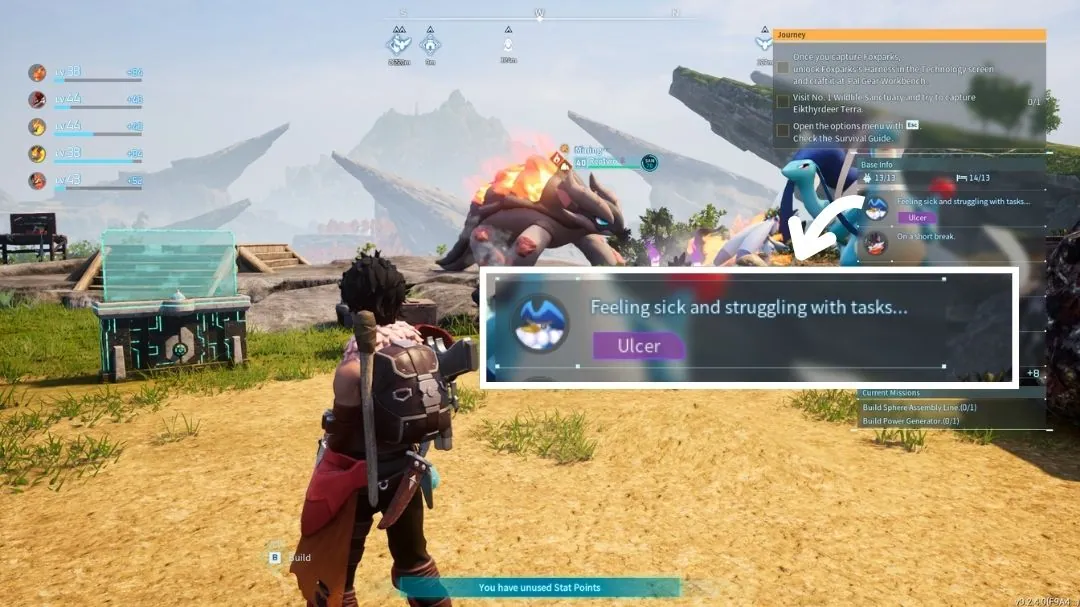Tick the Survival Guide objective checkbox
The width and height of the screenshot is (1080, 607).
point(783,132)
